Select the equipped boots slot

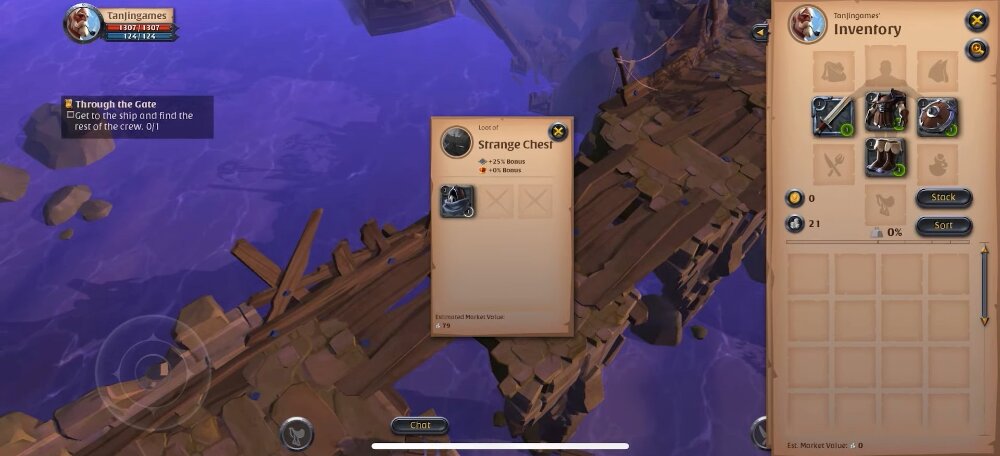coord(885,158)
